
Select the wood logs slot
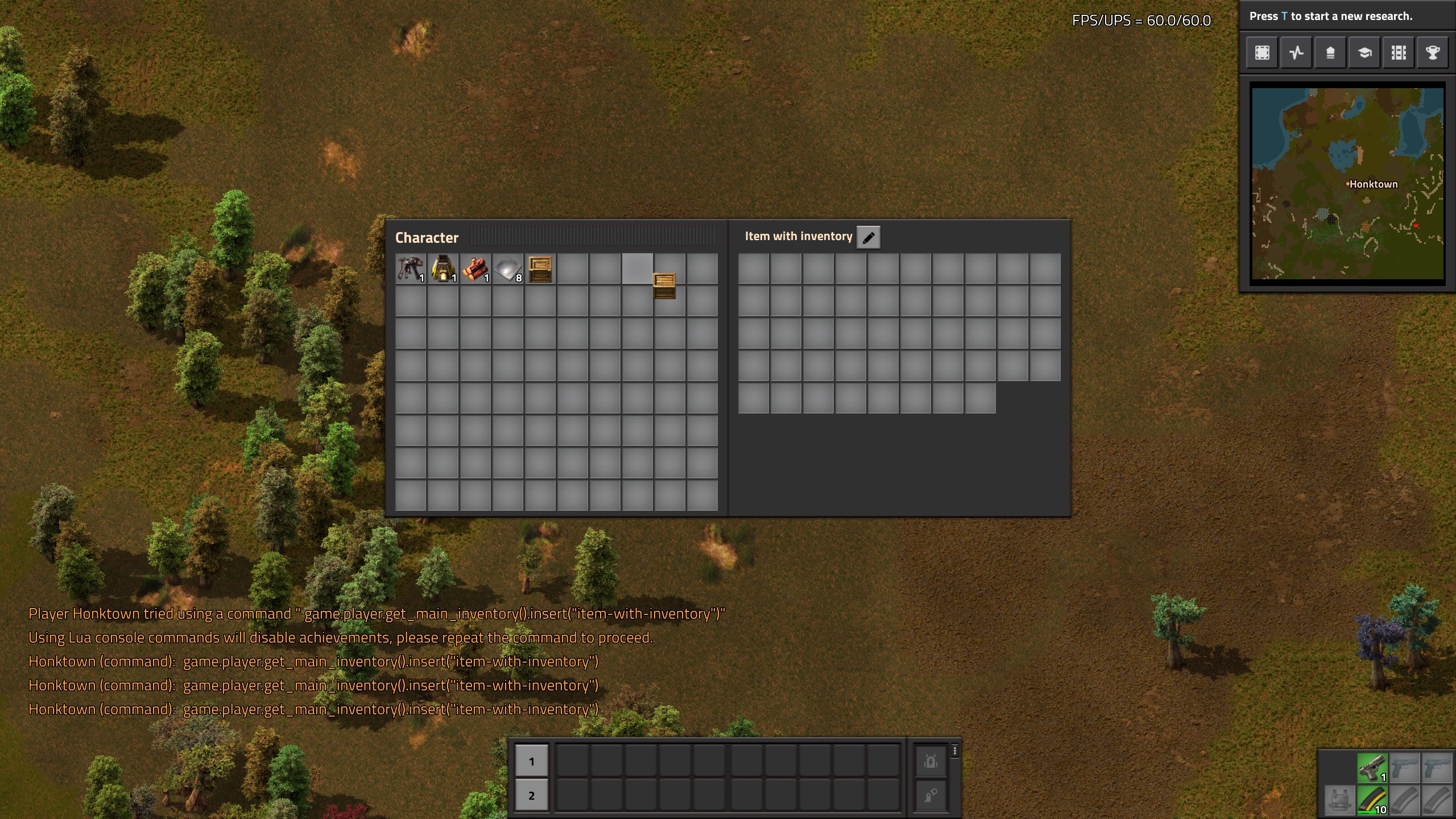tap(475, 269)
